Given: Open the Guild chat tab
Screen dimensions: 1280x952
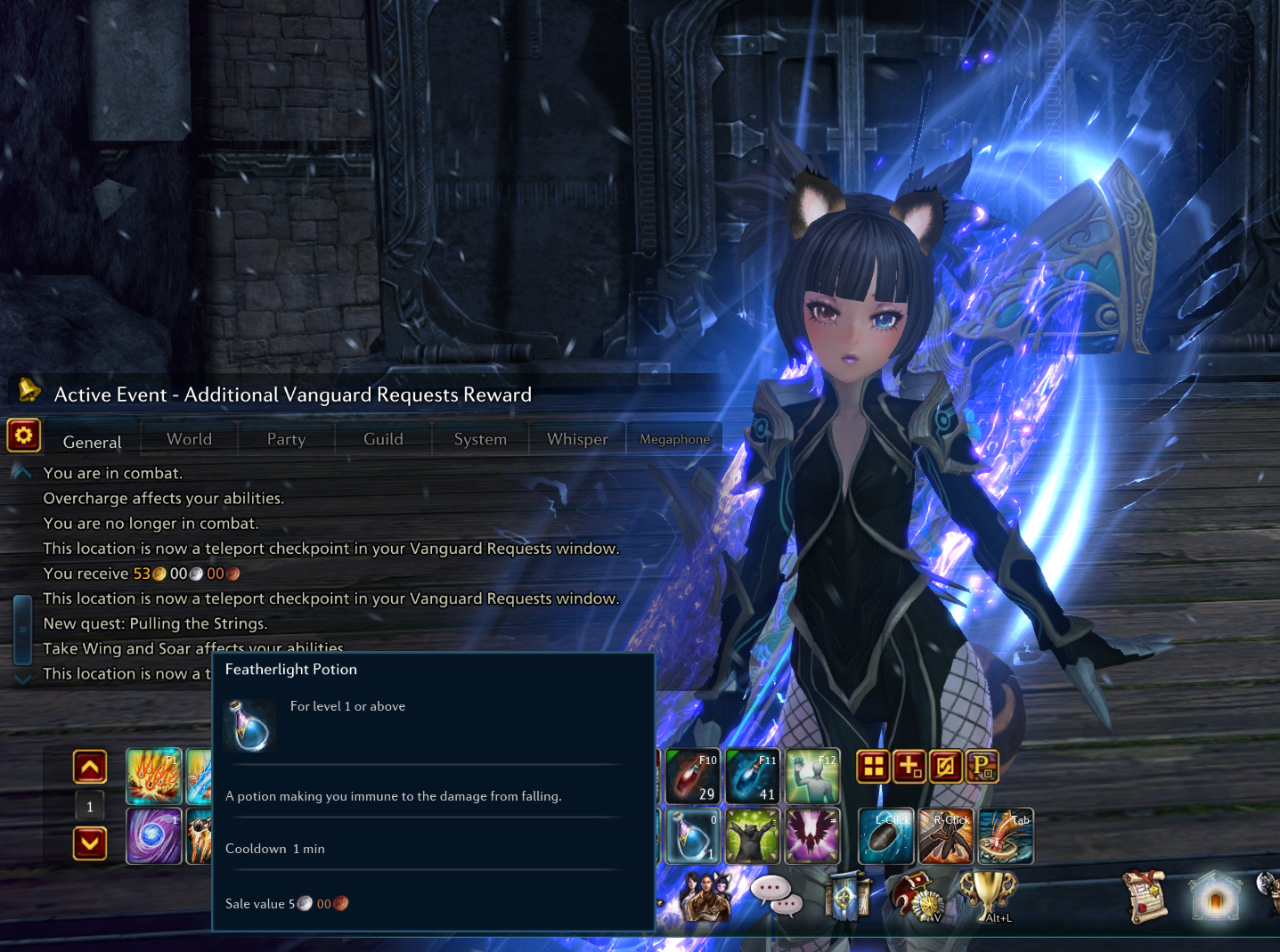Looking at the screenshot, I should (383, 439).
